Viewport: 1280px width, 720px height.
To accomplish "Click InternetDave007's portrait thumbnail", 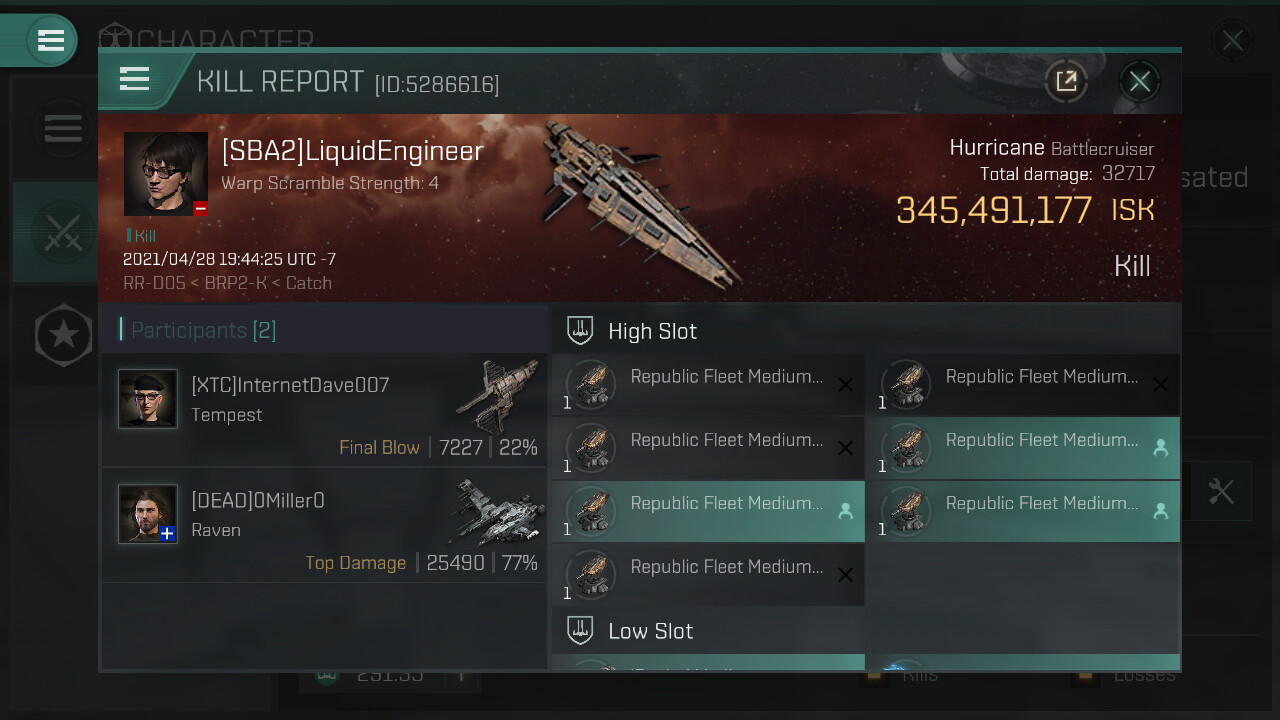I will click(148, 399).
